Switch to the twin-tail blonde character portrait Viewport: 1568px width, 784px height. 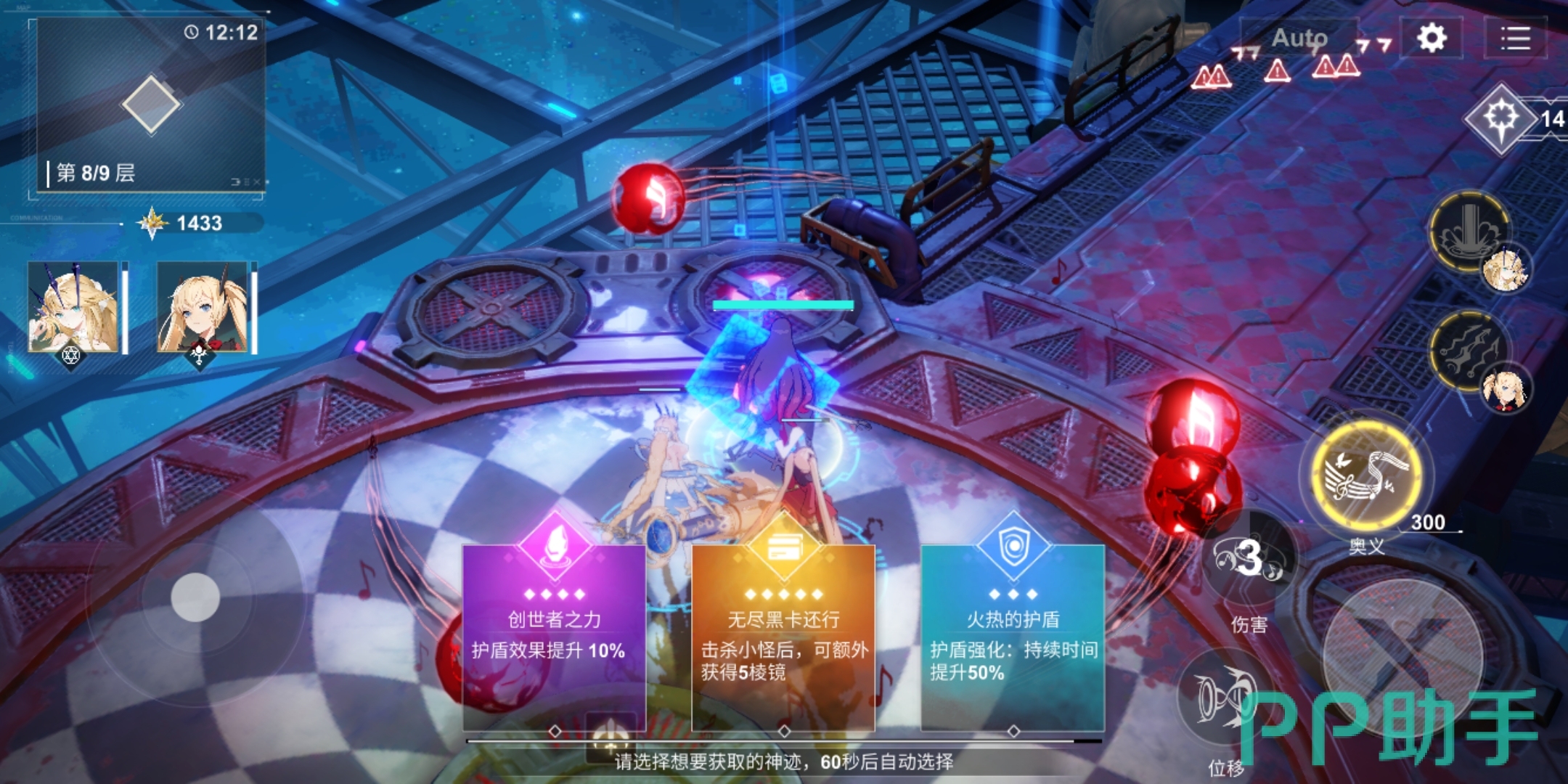tap(203, 307)
